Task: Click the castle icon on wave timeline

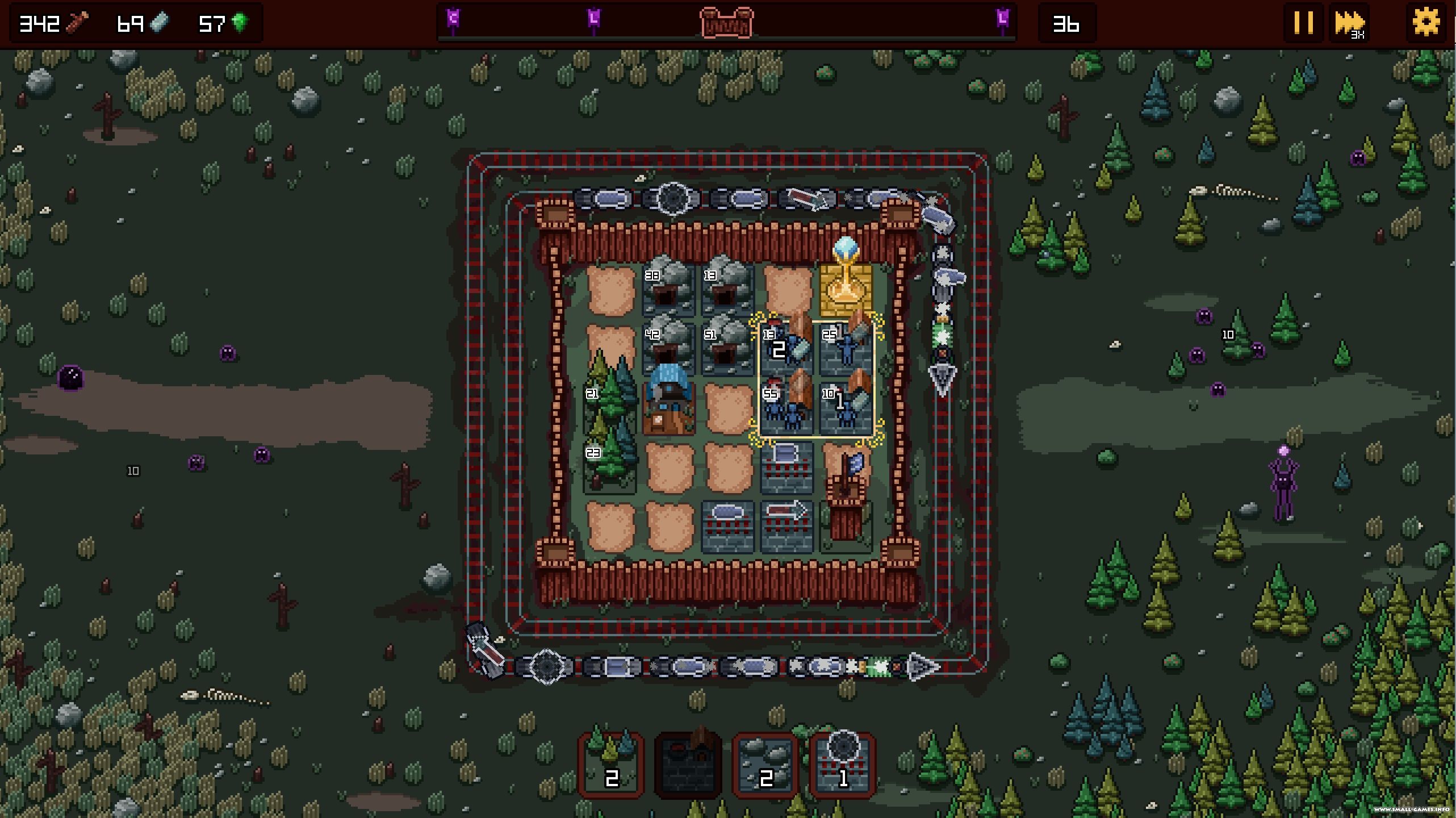Action: [727, 23]
